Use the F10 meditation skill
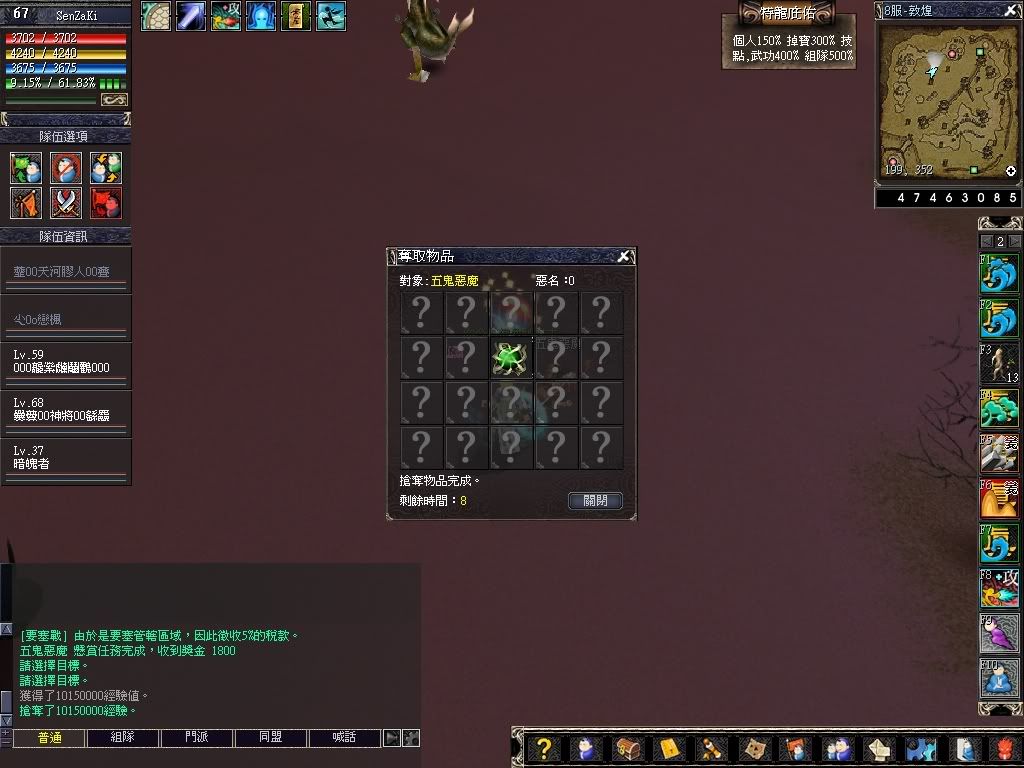Screen dimensions: 1024x768 coord(999,678)
